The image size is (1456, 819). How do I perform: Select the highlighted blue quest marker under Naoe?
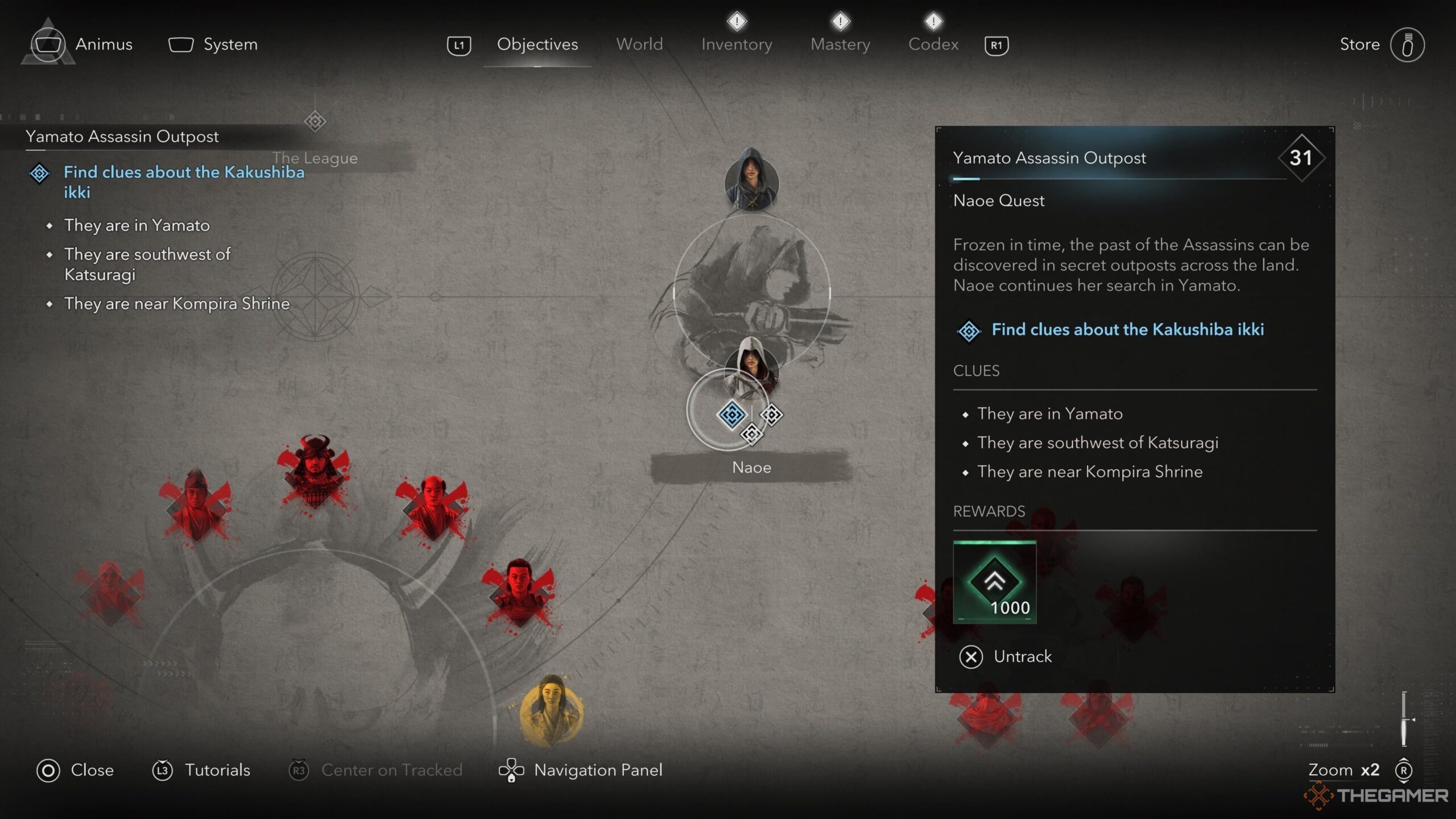click(x=731, y=414)
